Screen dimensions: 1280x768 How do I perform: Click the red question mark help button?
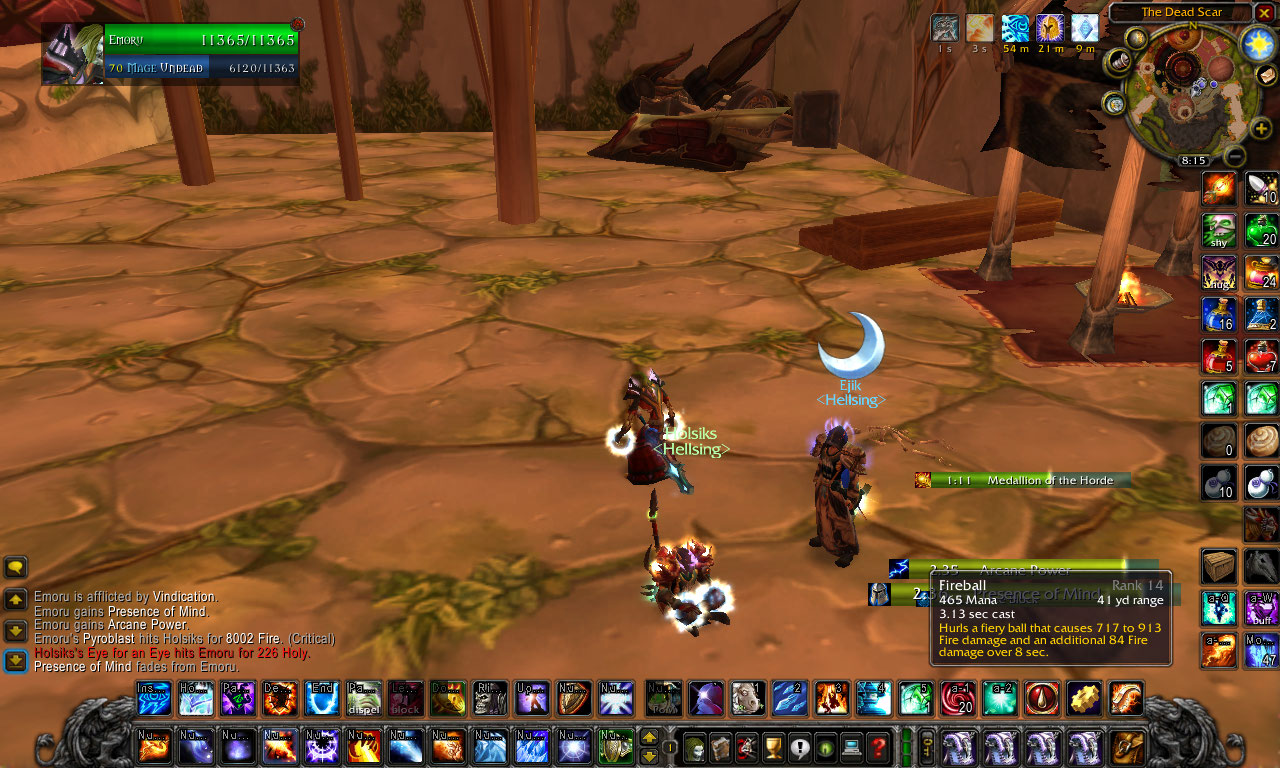(x=877, y=747)
